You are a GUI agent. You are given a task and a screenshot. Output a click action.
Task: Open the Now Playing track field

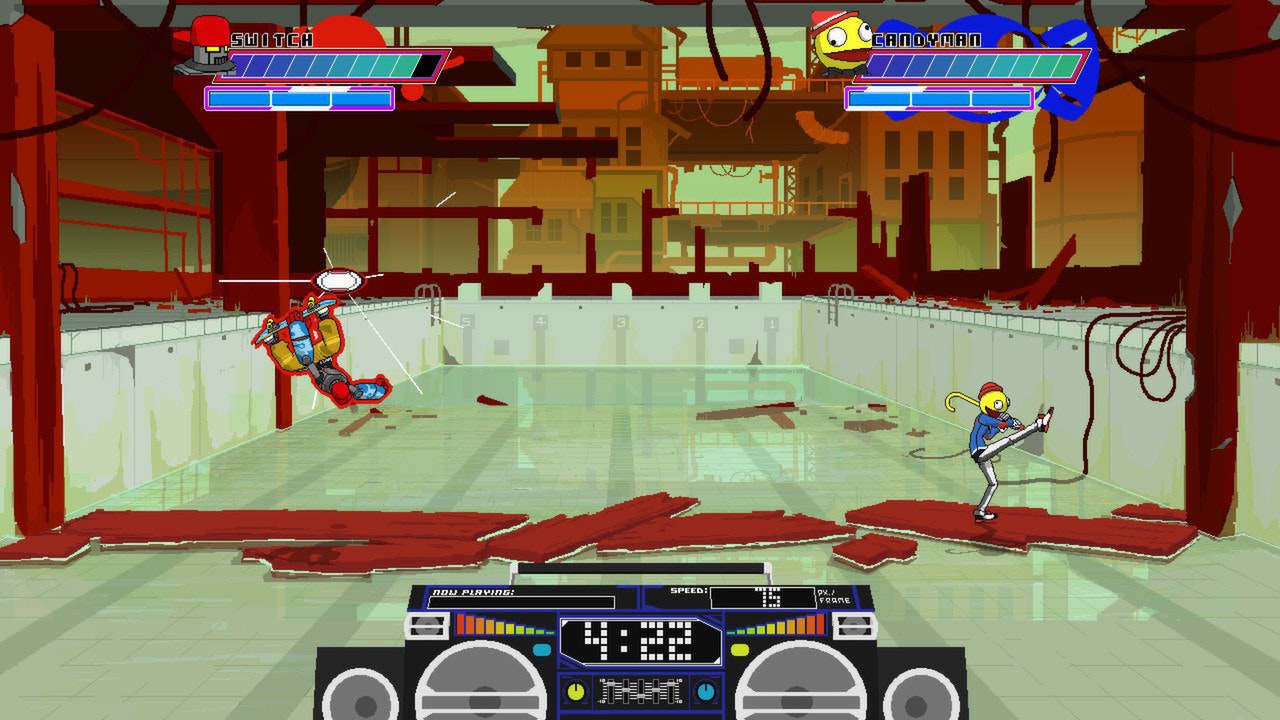click(x=521, y=601)
